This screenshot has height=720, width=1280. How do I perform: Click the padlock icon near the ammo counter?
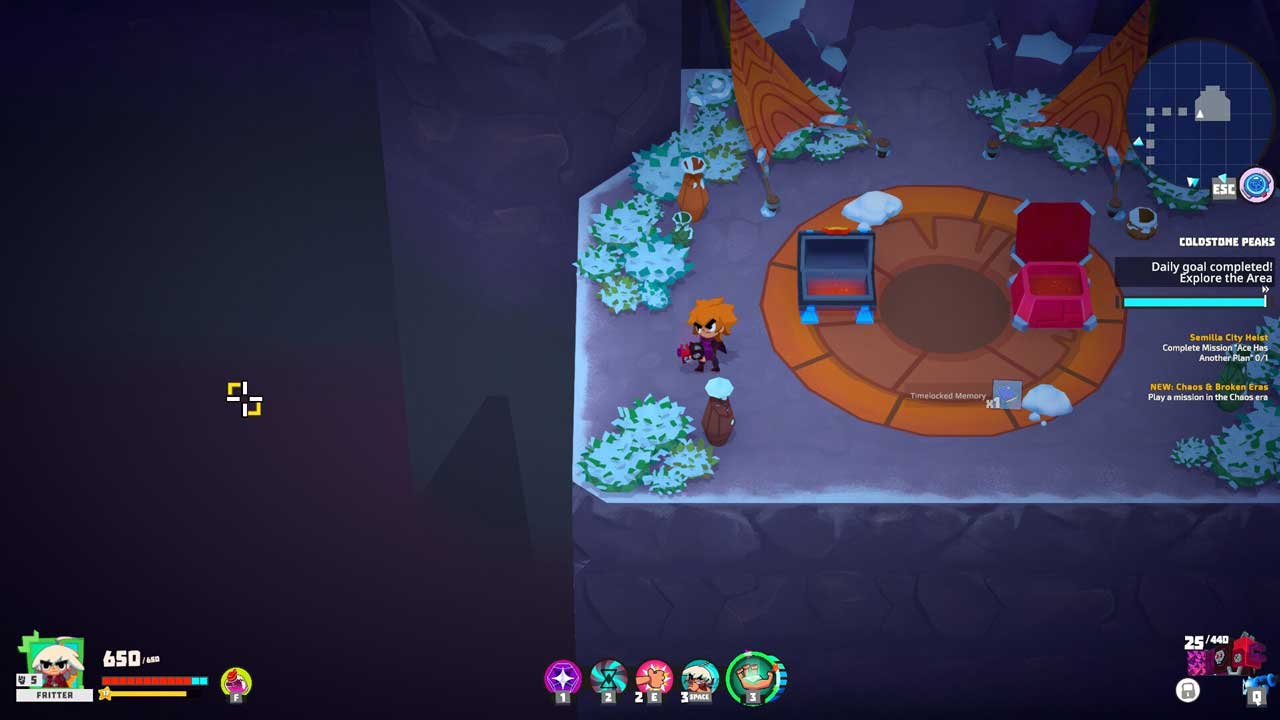point(1187,690)
